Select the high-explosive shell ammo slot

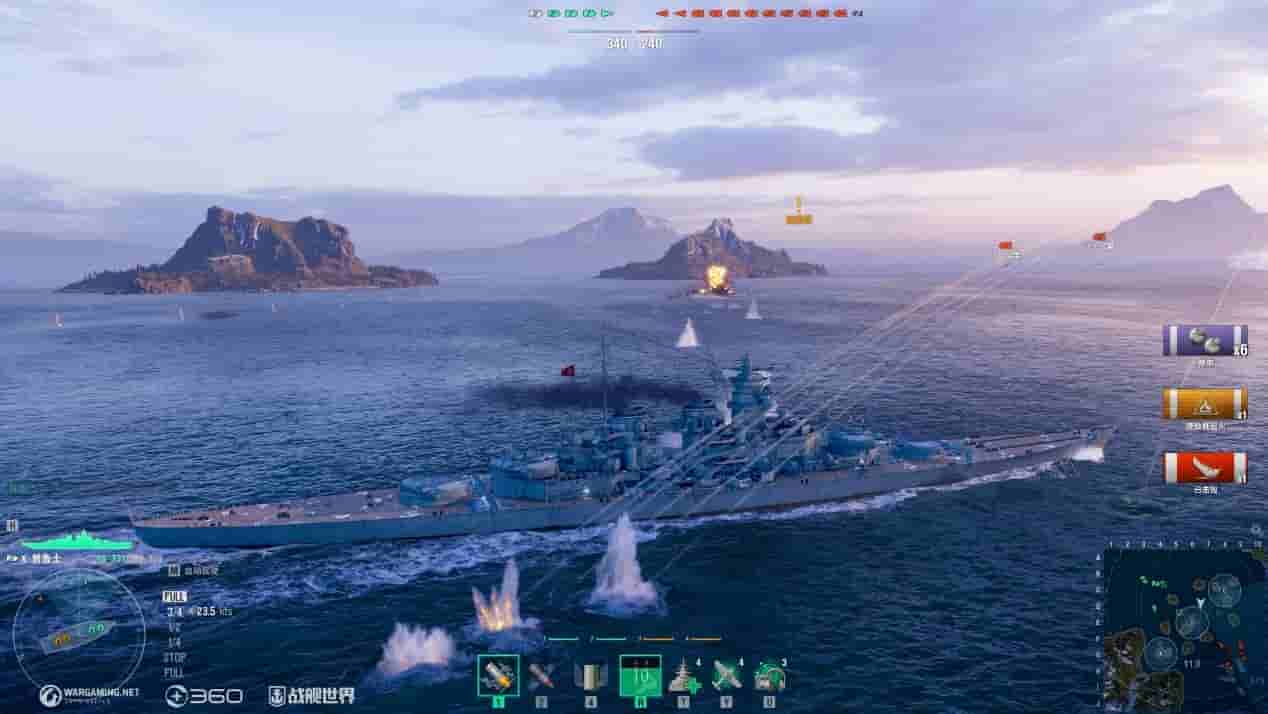point(498,676)
